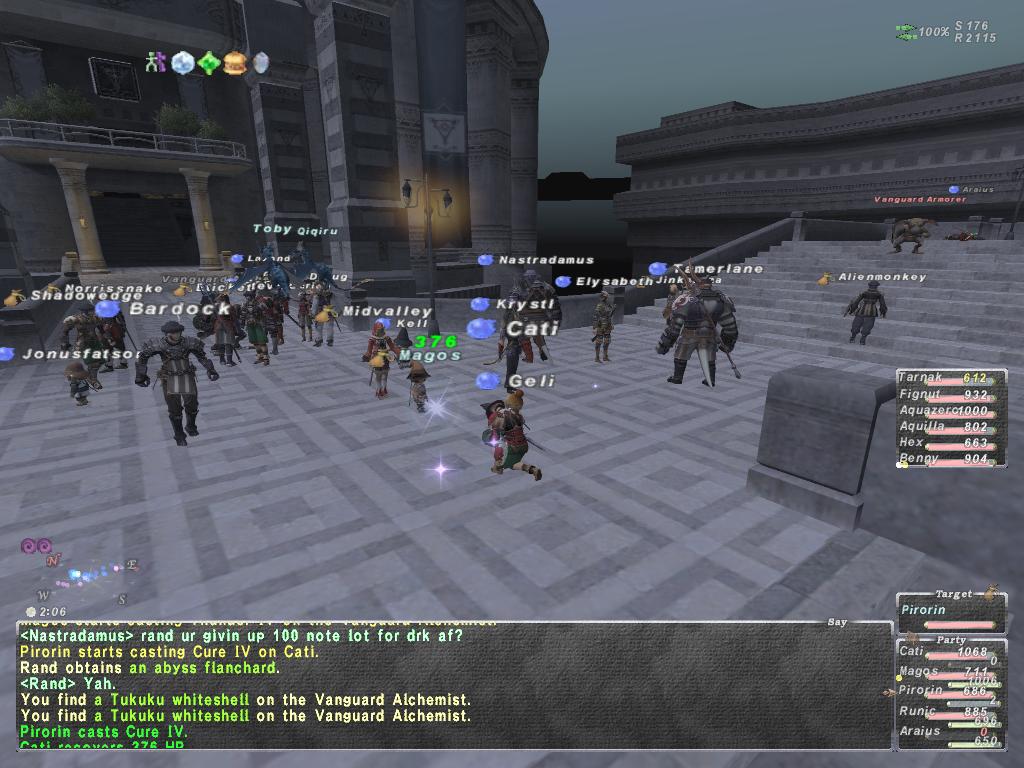Select Aquilla from the alliance list
Screen dimensions: 1024x768
tap(949, 427)
